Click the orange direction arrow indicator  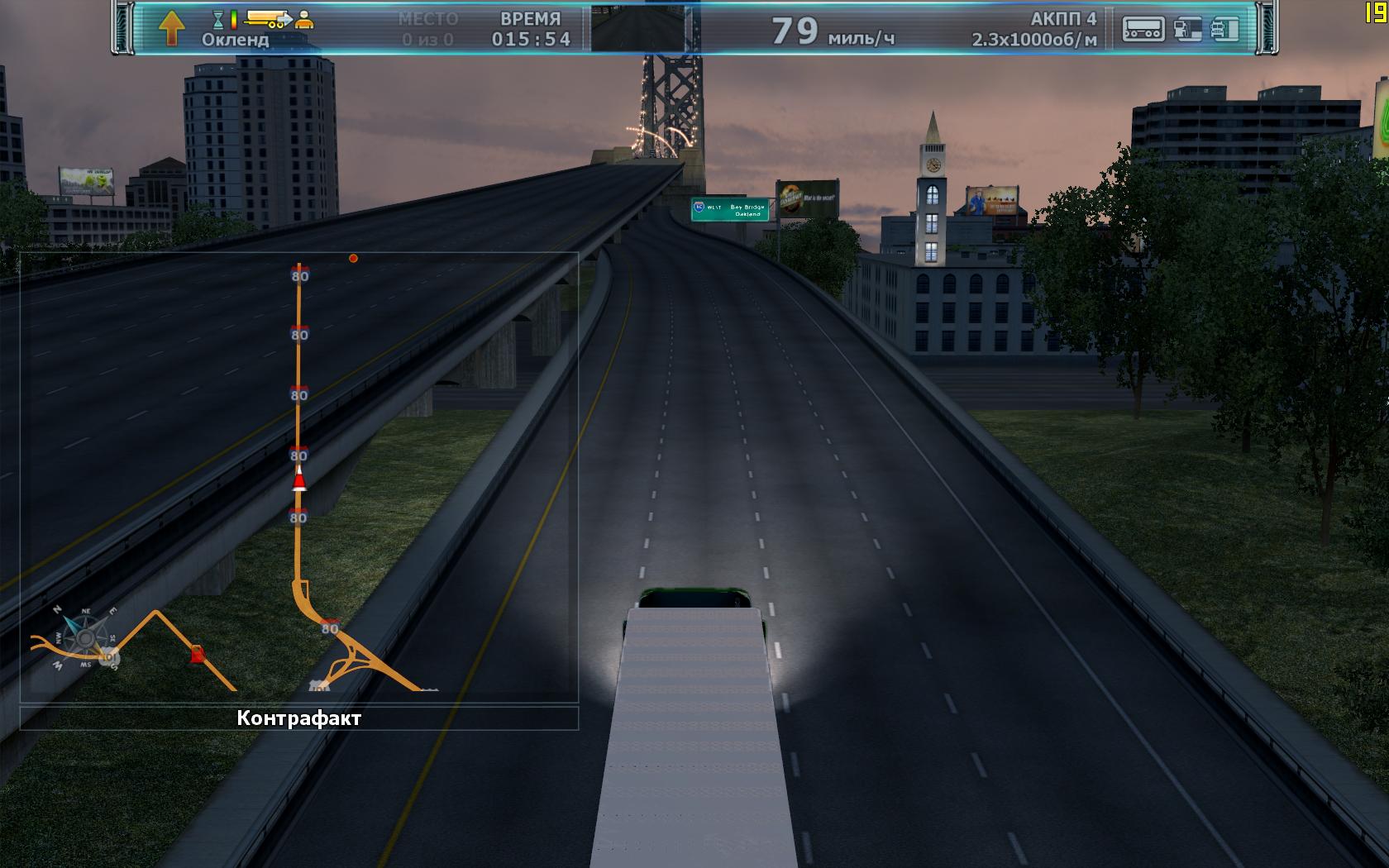(171, 27)
